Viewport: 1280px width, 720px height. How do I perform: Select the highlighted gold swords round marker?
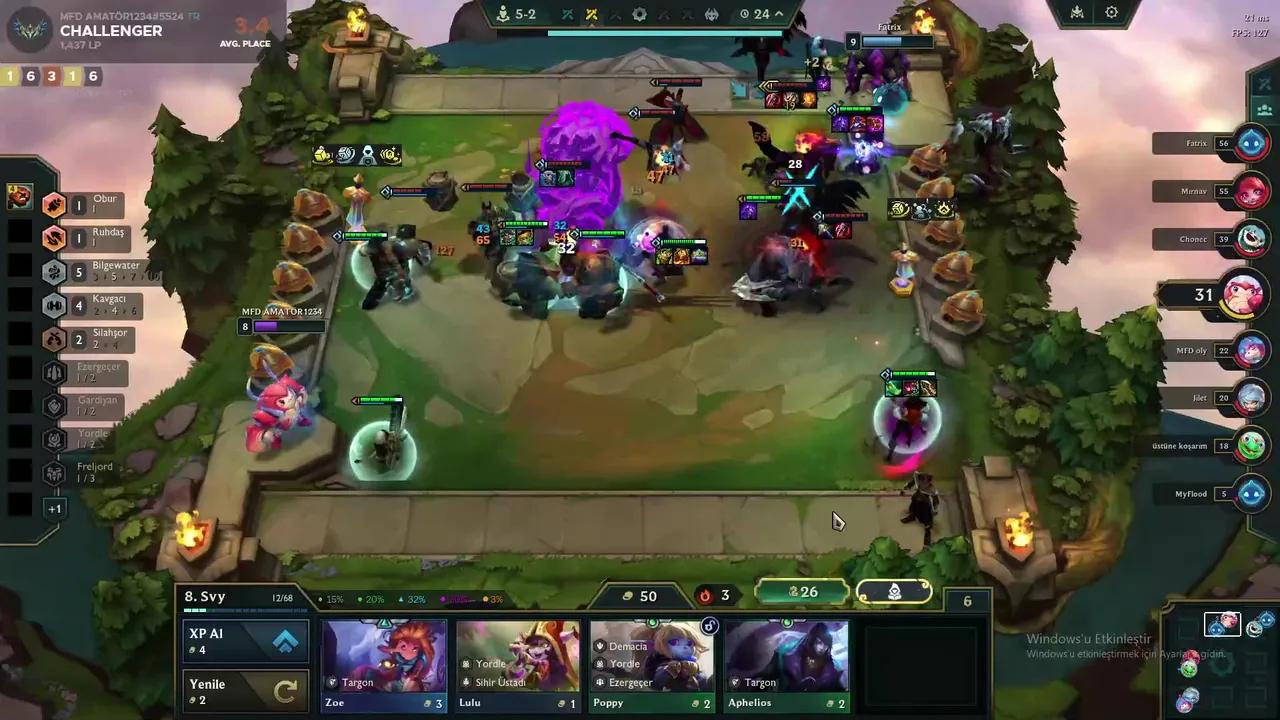[592, 14]
